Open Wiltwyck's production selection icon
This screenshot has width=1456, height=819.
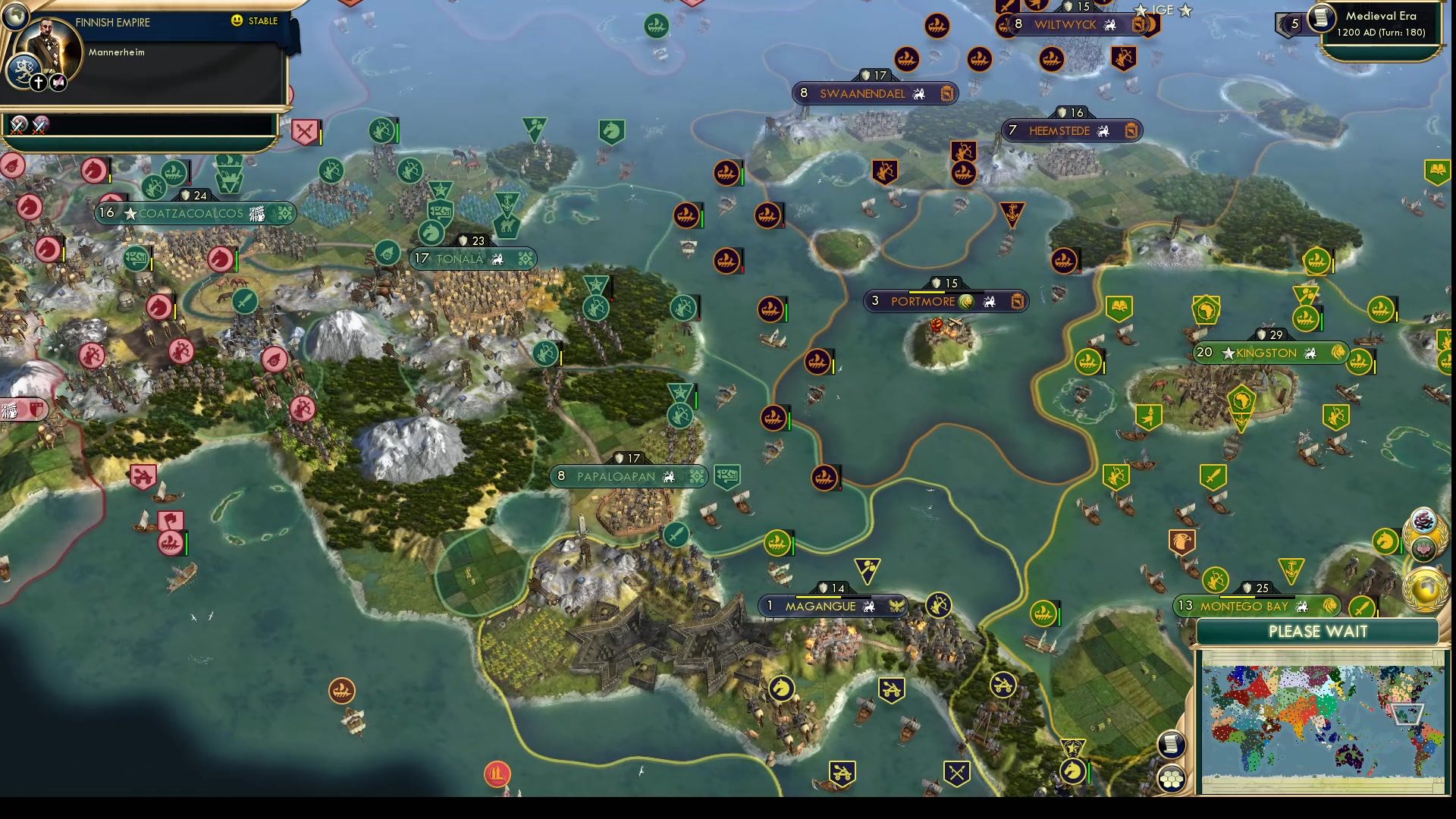point(1139,24)
